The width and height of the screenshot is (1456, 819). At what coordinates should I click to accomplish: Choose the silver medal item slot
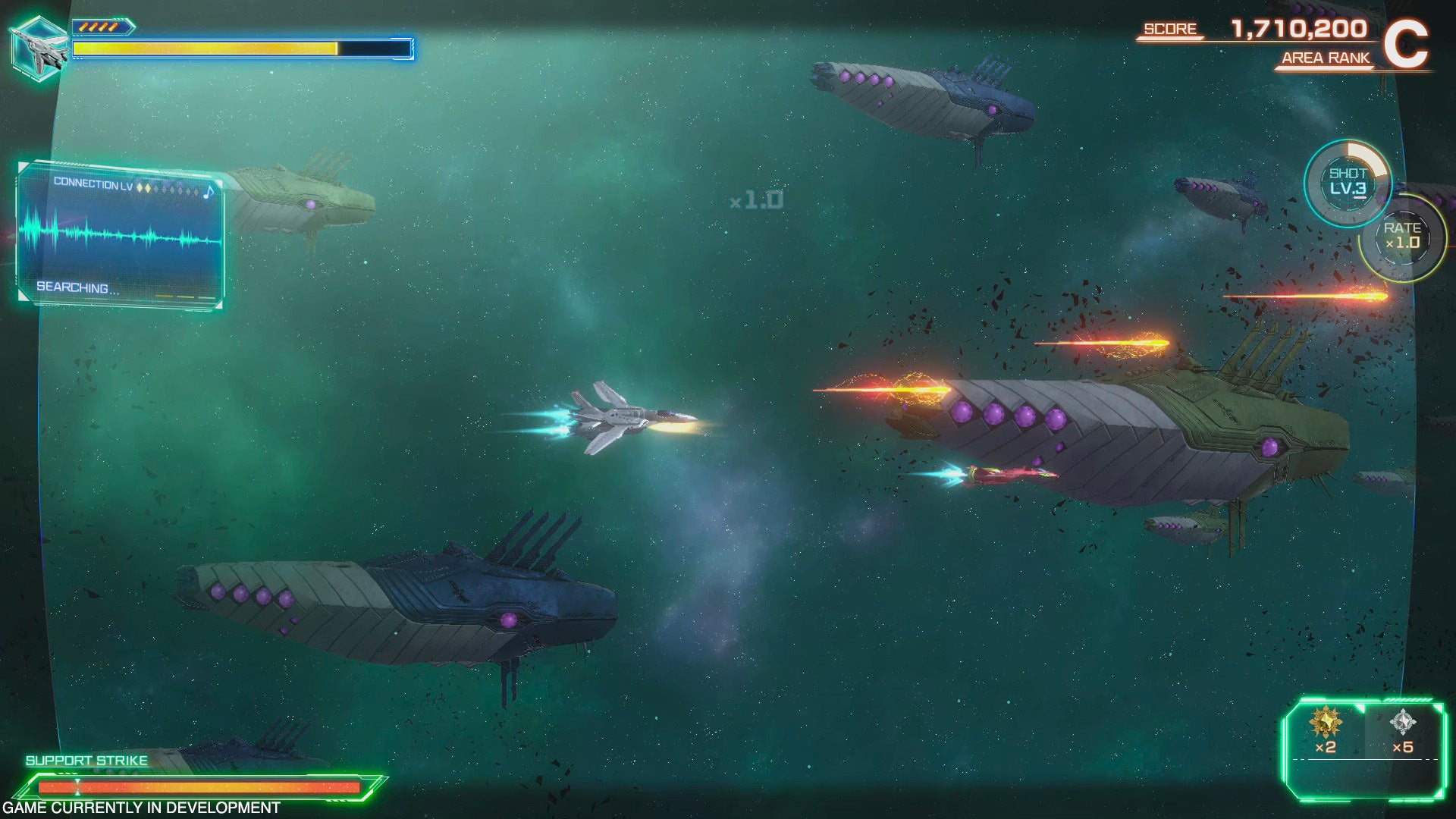click(x=1403, y=731)
